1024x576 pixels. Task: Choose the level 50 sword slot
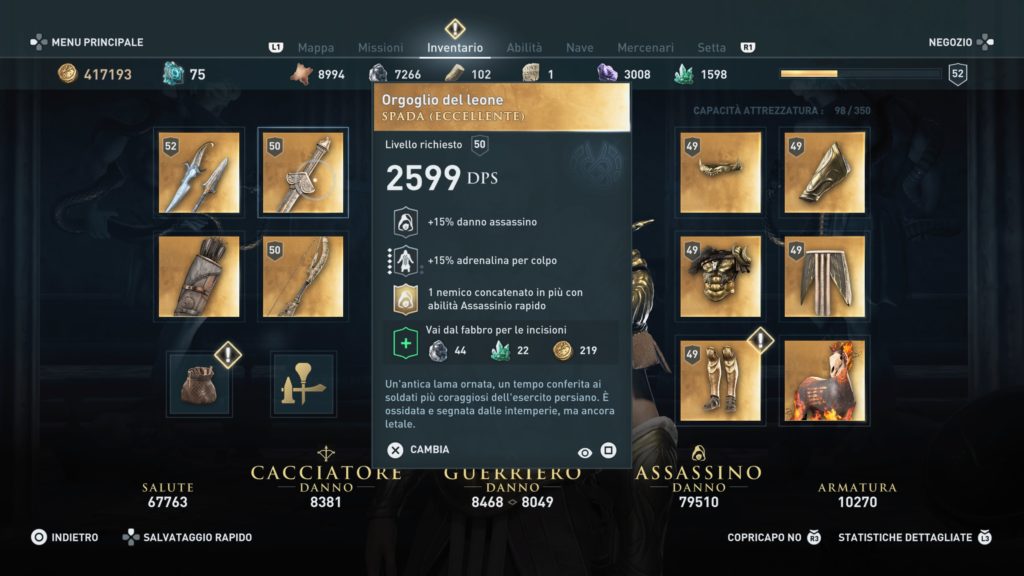(303, 173)
